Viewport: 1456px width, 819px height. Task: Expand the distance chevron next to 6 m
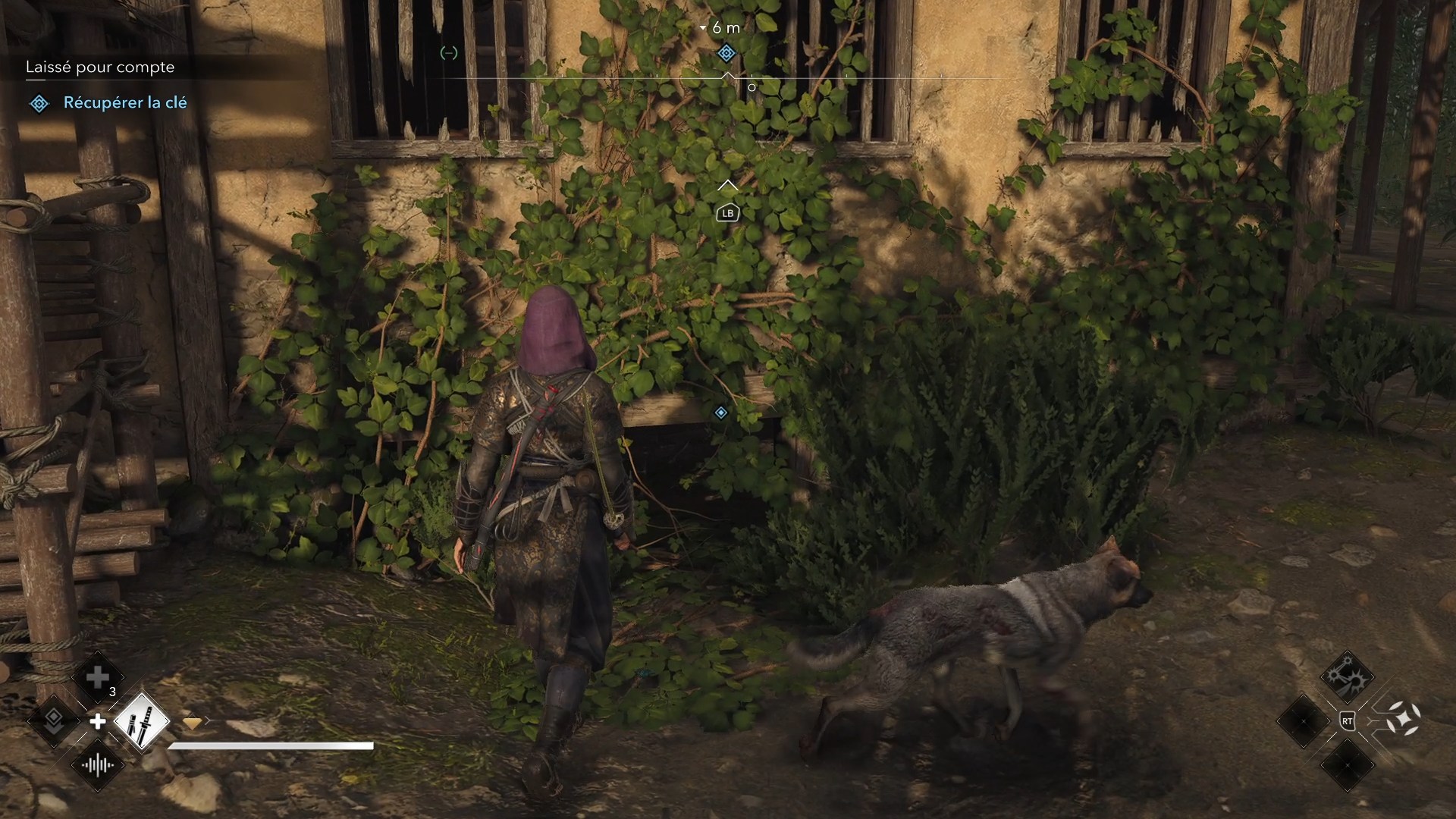[704, 27]
